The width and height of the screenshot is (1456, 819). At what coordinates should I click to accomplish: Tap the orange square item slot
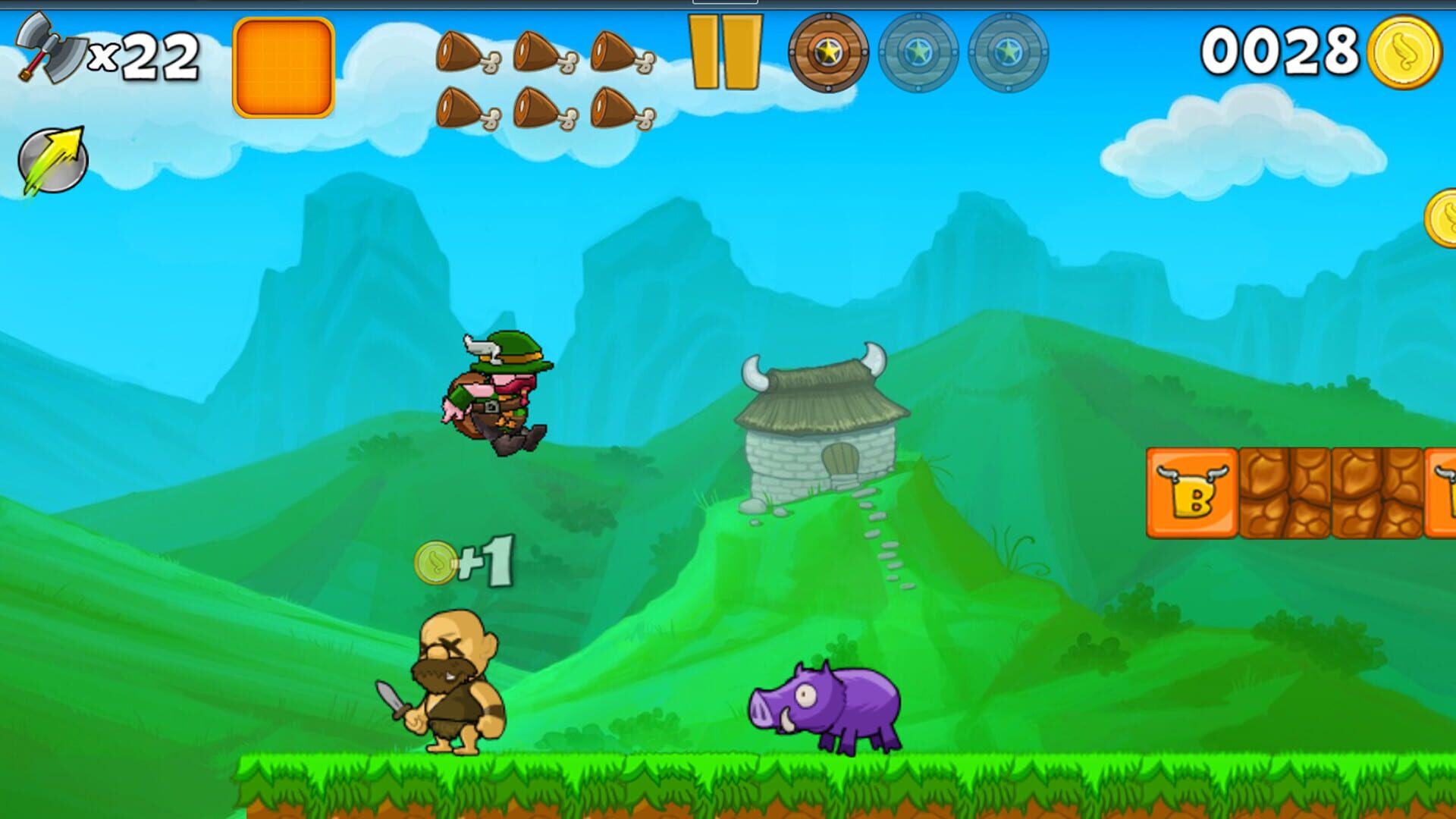[x=284, y=67]
